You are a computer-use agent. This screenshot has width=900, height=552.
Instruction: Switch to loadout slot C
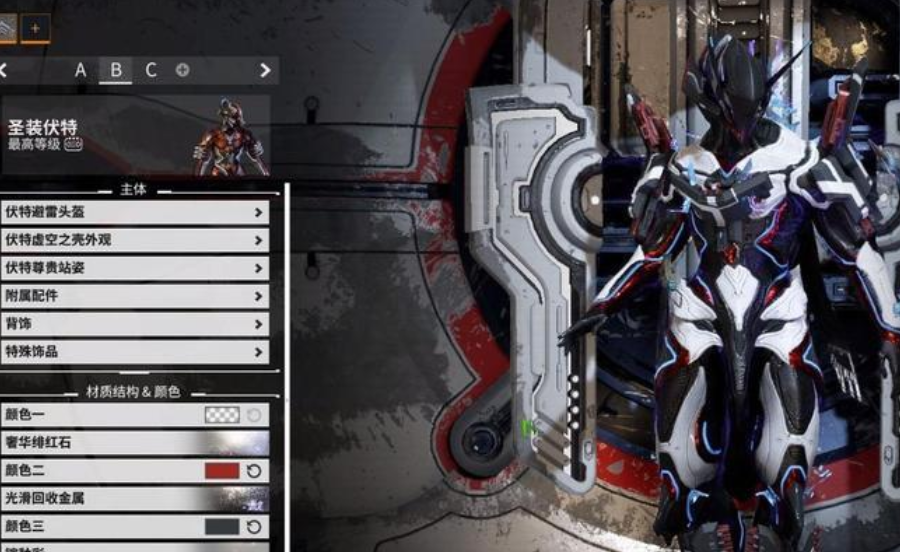point(151,70)
